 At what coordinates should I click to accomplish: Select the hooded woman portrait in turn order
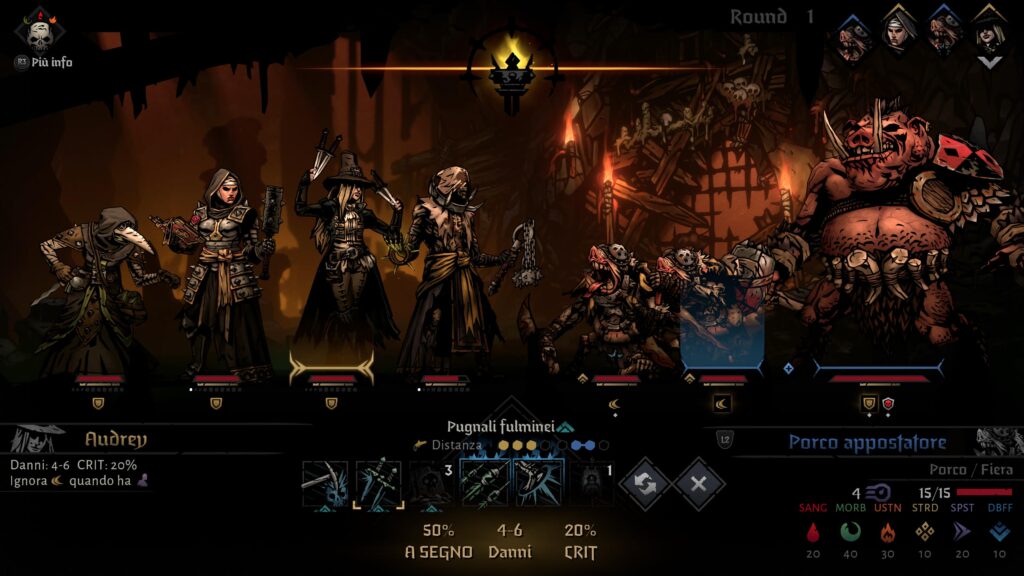pos(898,30)
